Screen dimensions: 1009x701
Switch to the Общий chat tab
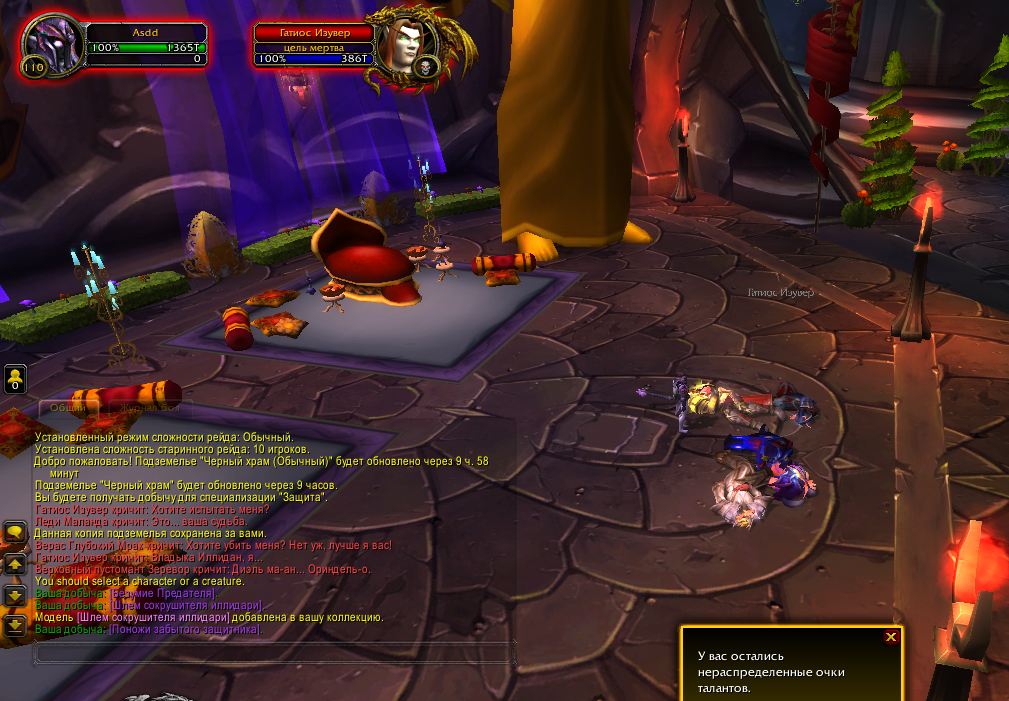[68, 408]
